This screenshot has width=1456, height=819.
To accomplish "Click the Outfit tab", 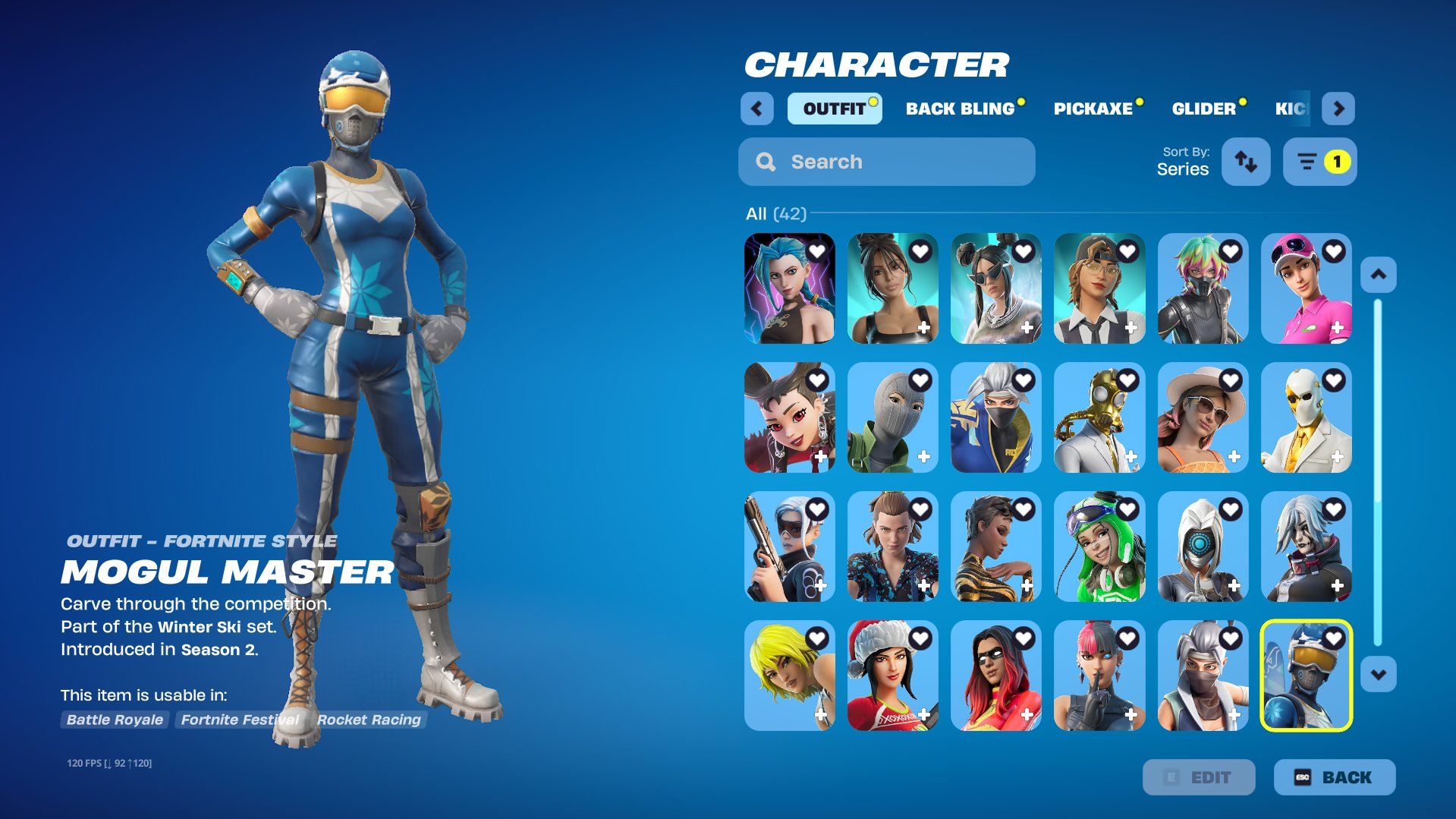I will click(x=834, y=109).
